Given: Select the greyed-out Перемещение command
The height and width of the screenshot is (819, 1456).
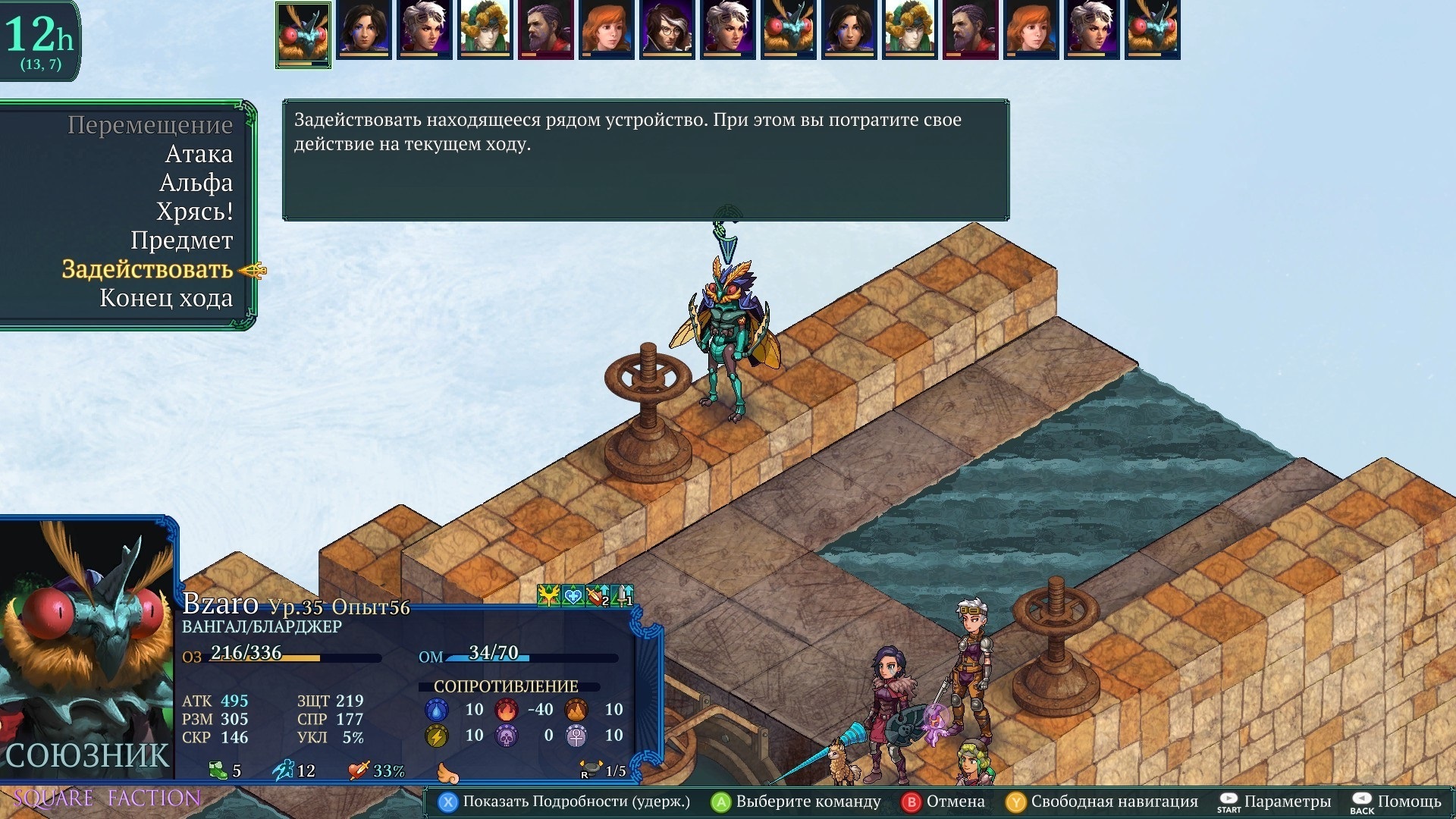Looking at the screenshot, I should 149,125.
